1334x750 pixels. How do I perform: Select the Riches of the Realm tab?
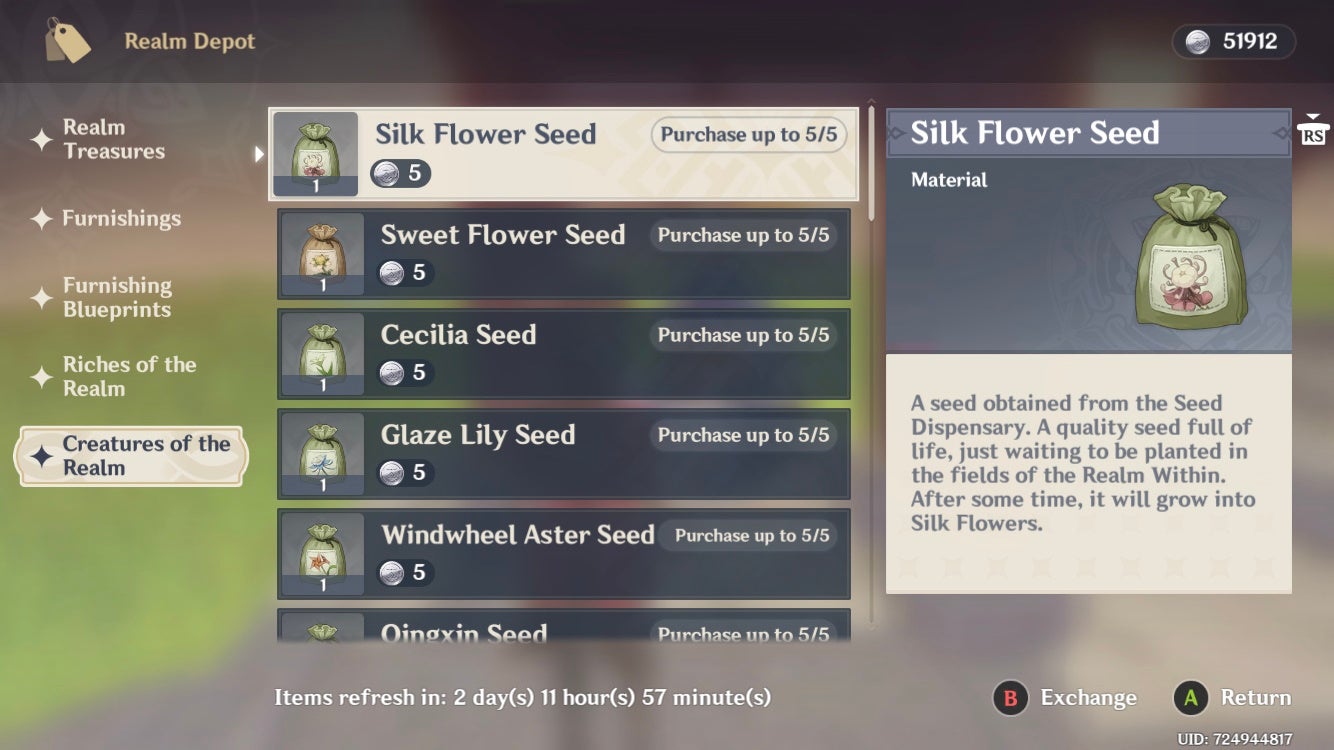[130, 377]
